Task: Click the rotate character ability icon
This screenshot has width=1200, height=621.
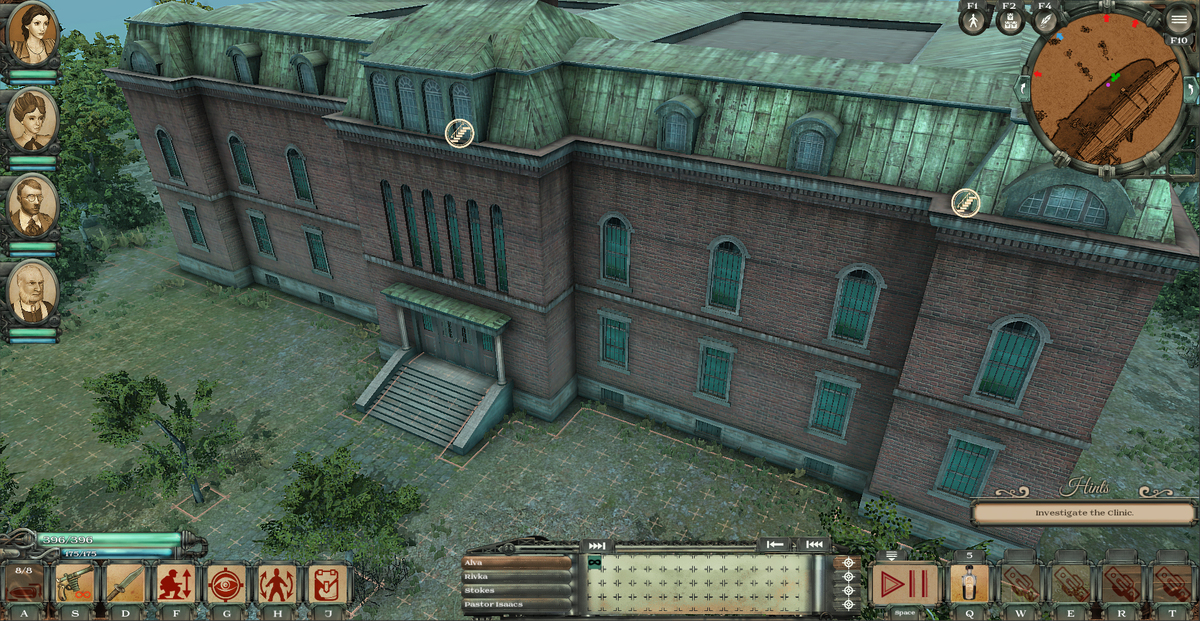Action: point(277,583)
